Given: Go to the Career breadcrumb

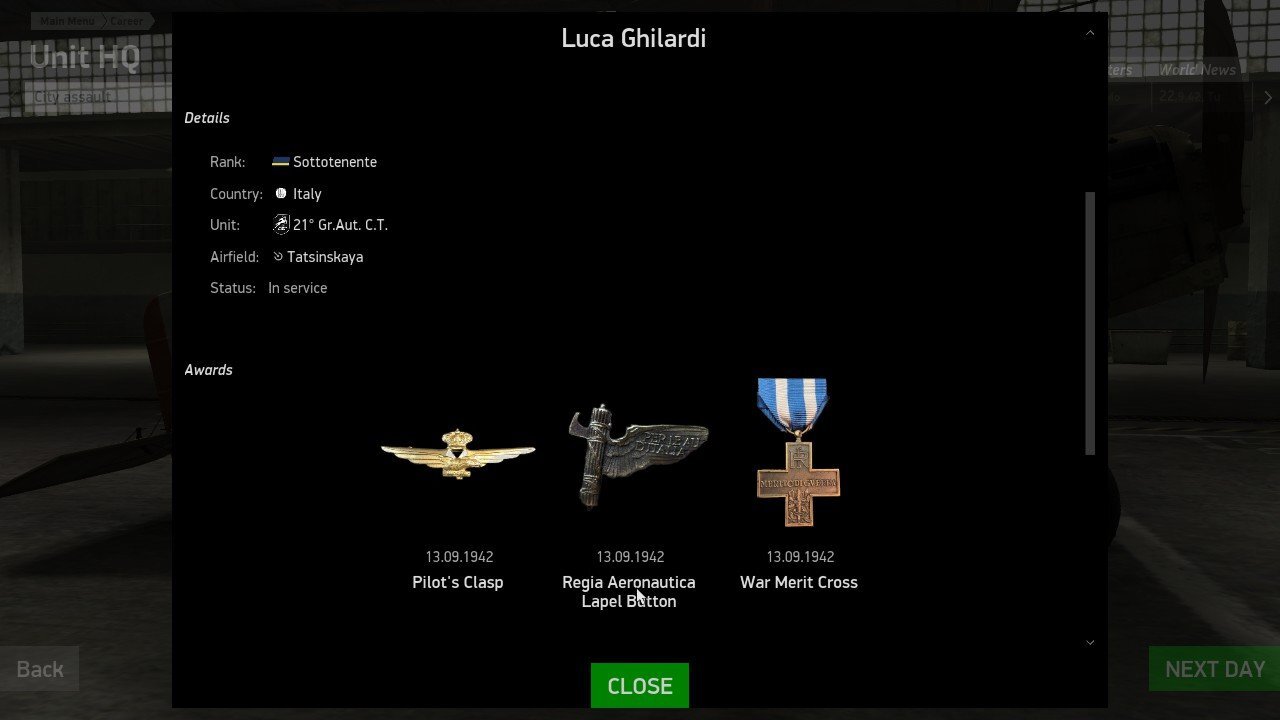Looking at the screenshot, I should [x=126, y=21].
